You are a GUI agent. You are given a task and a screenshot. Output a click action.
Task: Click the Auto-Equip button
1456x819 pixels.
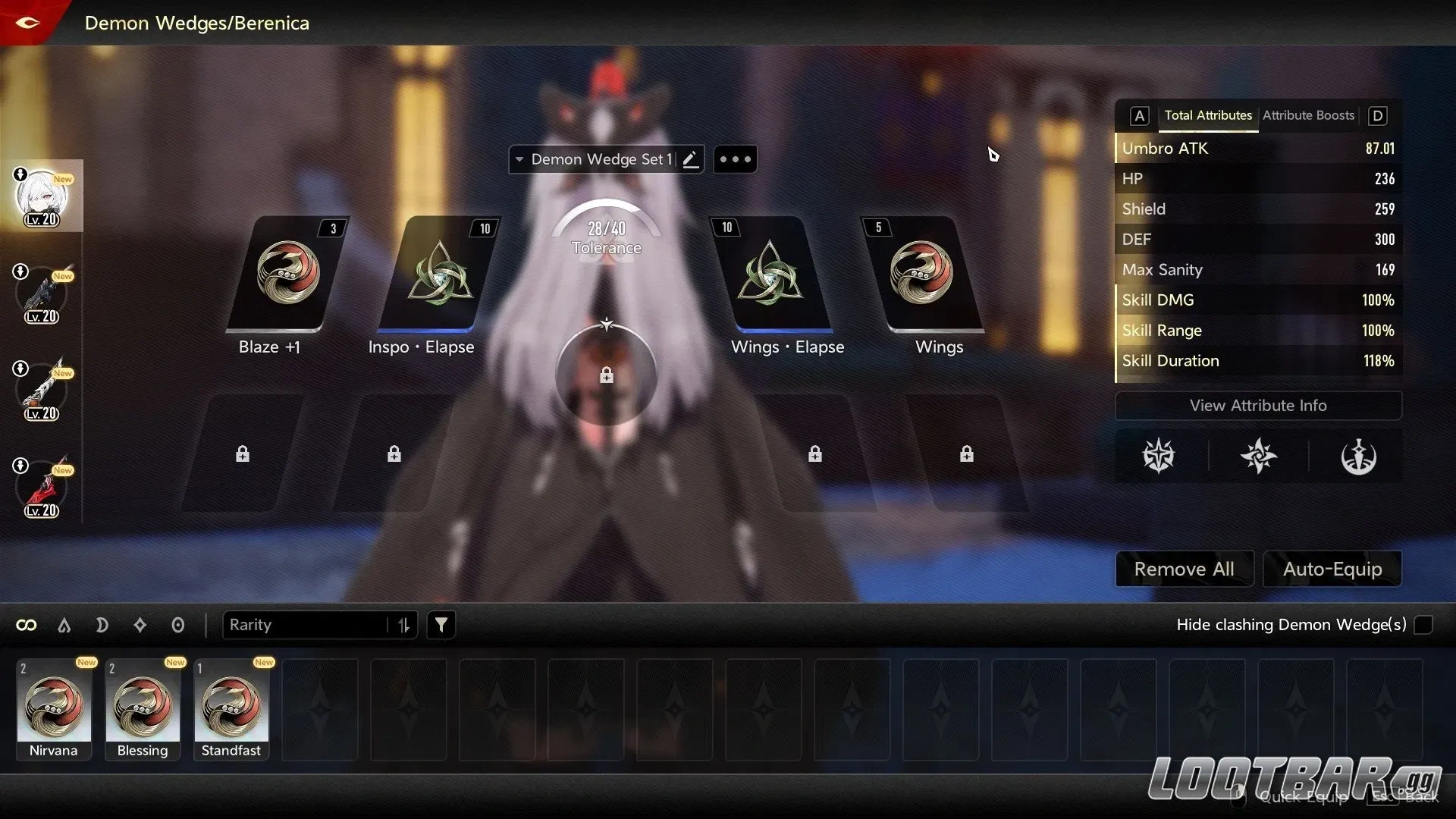(1332, 569)
